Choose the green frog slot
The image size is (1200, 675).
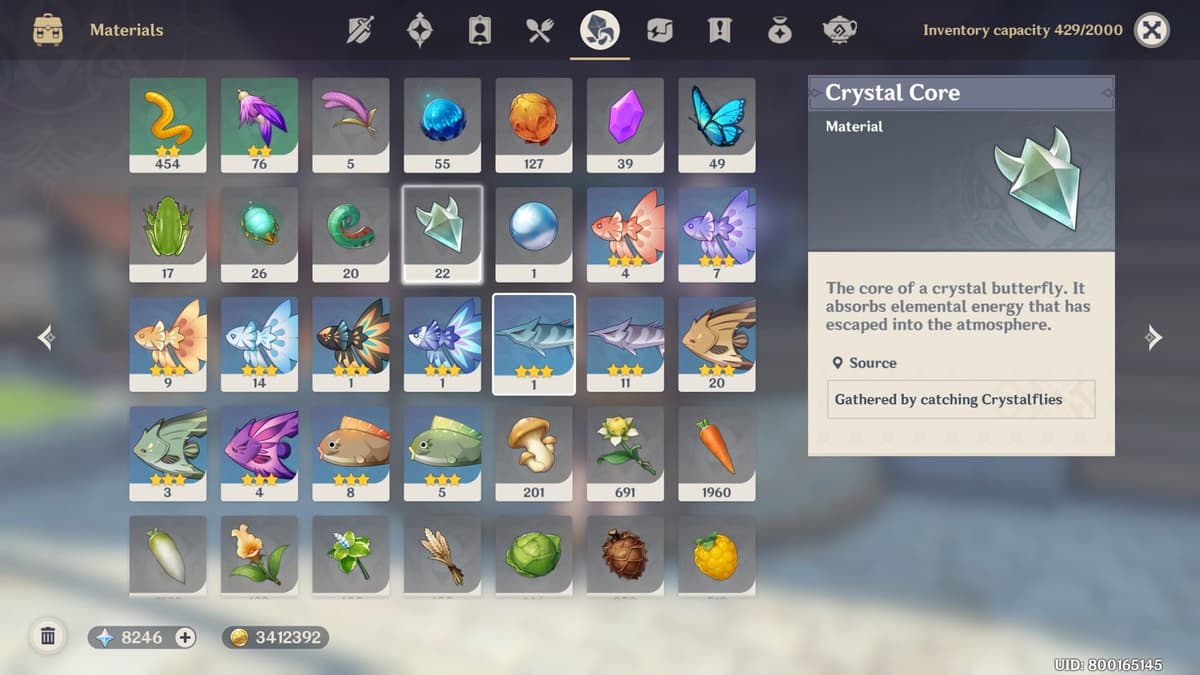coord(168,234)
